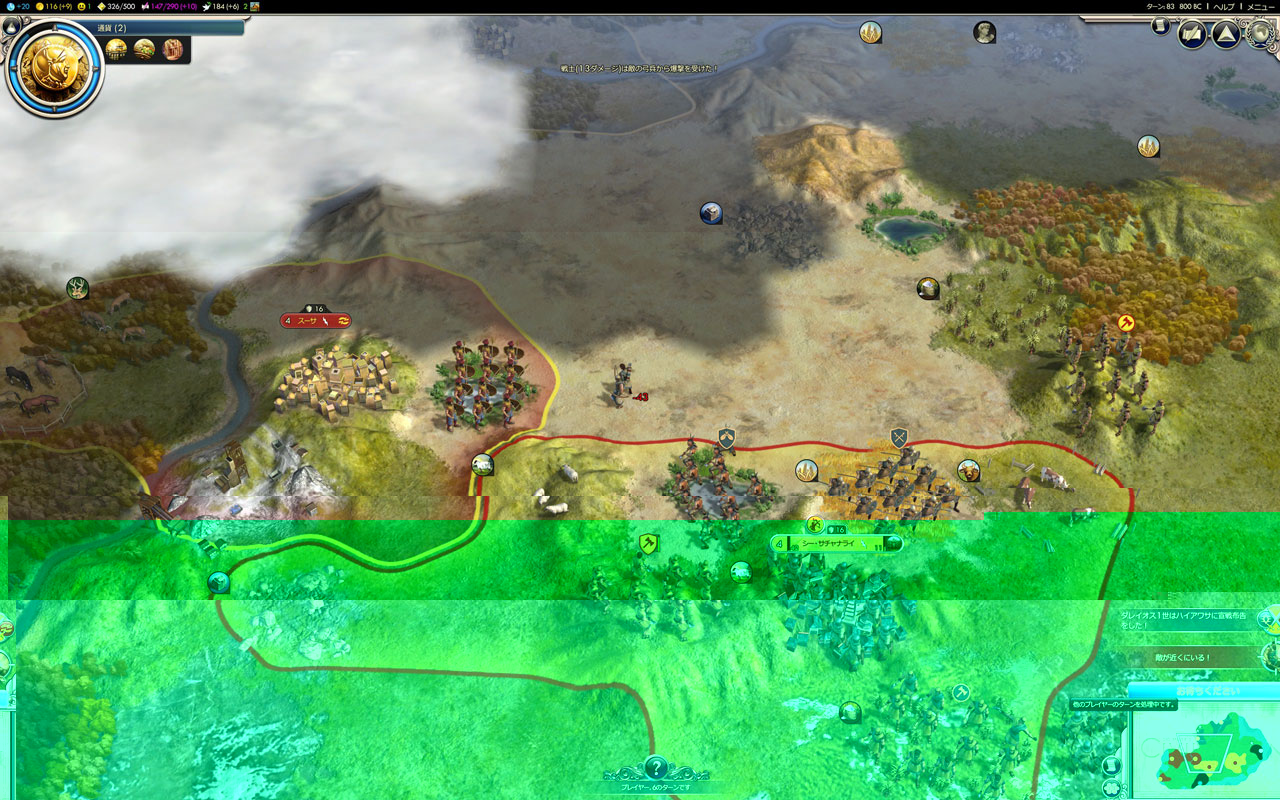1280x800 pixels.
Task: Open the social policies triangle button
Action: tap(1225, 35)
